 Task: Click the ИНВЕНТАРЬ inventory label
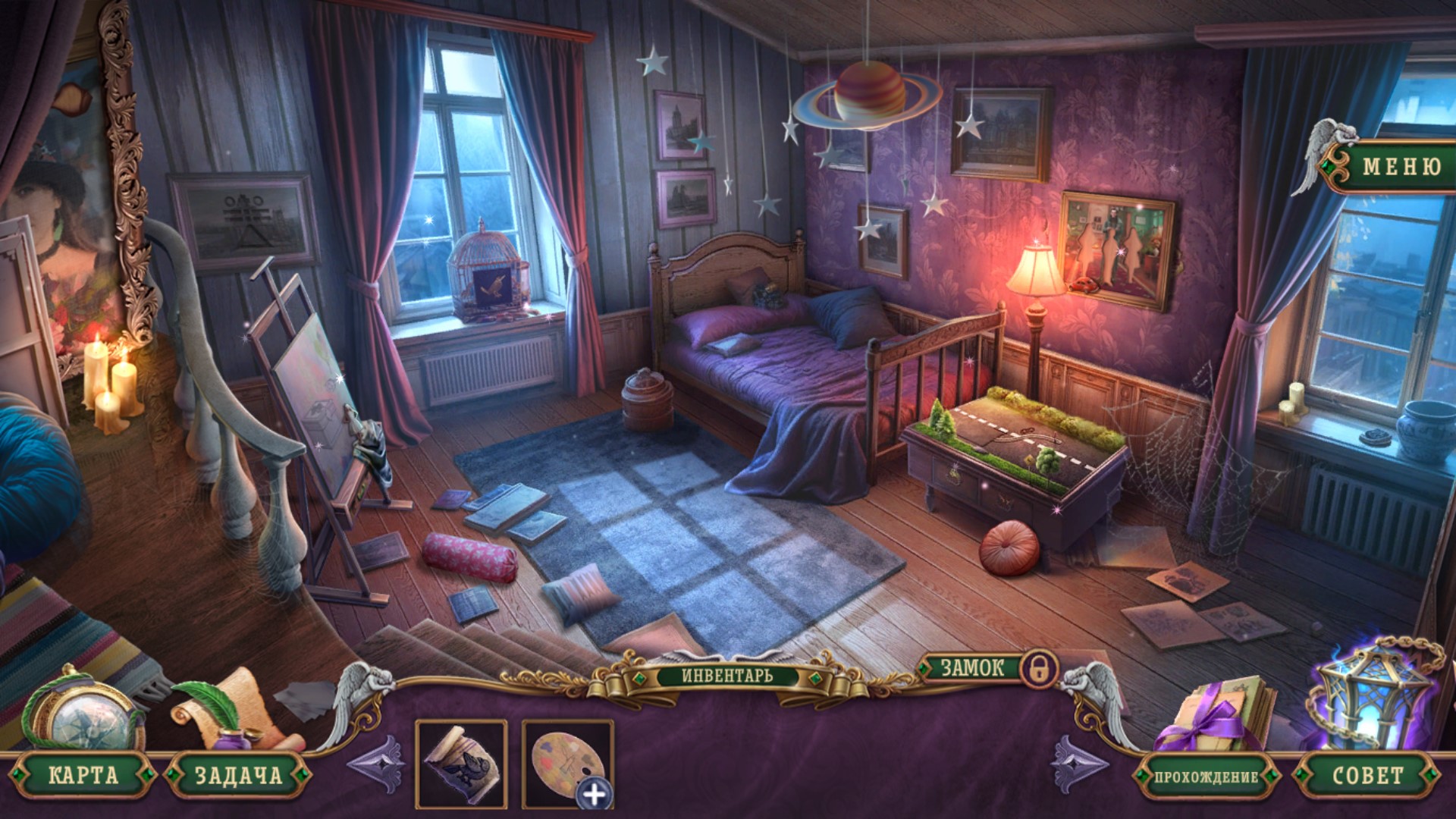(726, 675)
